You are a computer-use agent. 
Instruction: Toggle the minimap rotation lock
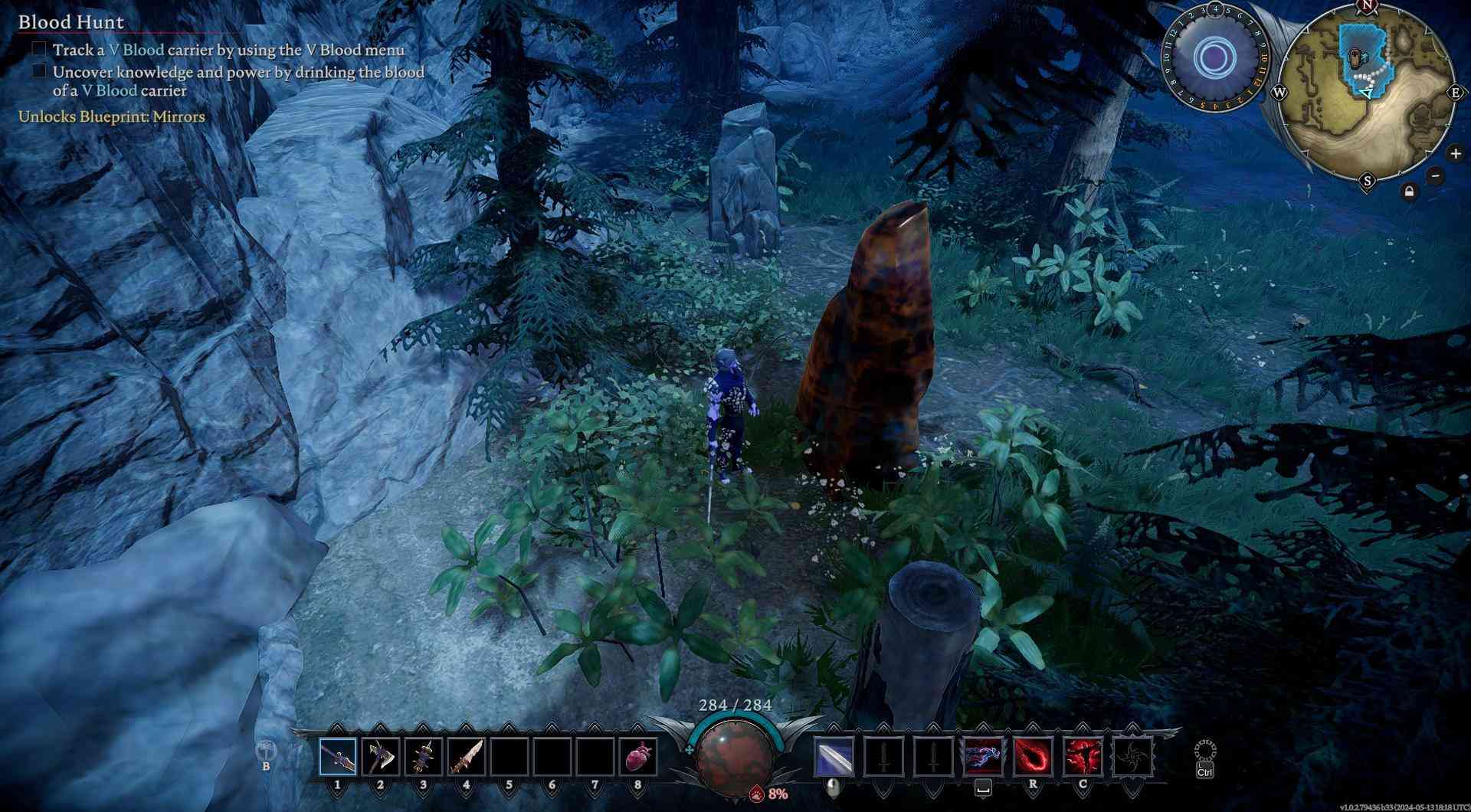[1409, 192]
